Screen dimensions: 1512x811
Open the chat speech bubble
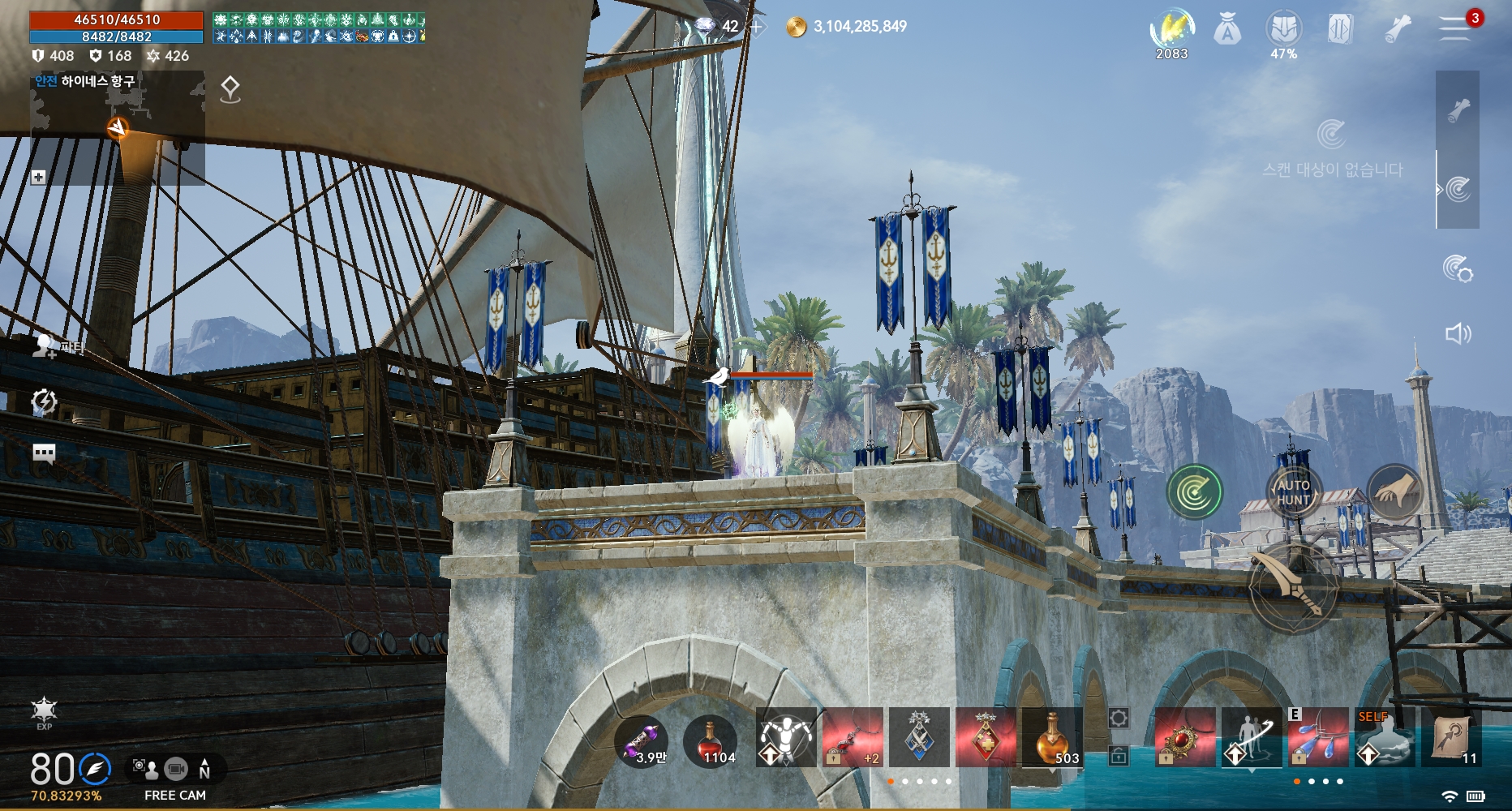coord(44,453)
